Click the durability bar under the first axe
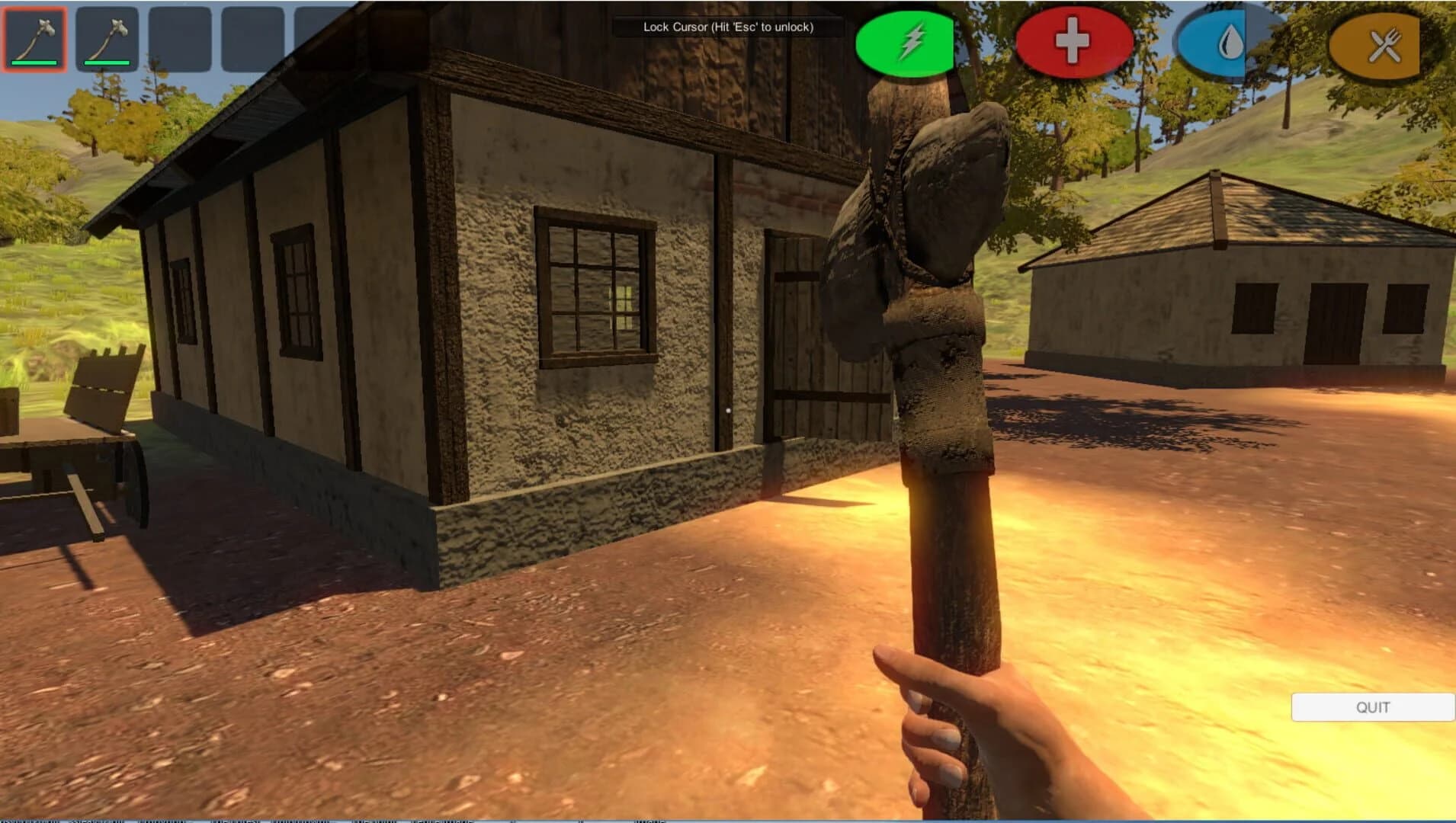 [x=34, y=64]
